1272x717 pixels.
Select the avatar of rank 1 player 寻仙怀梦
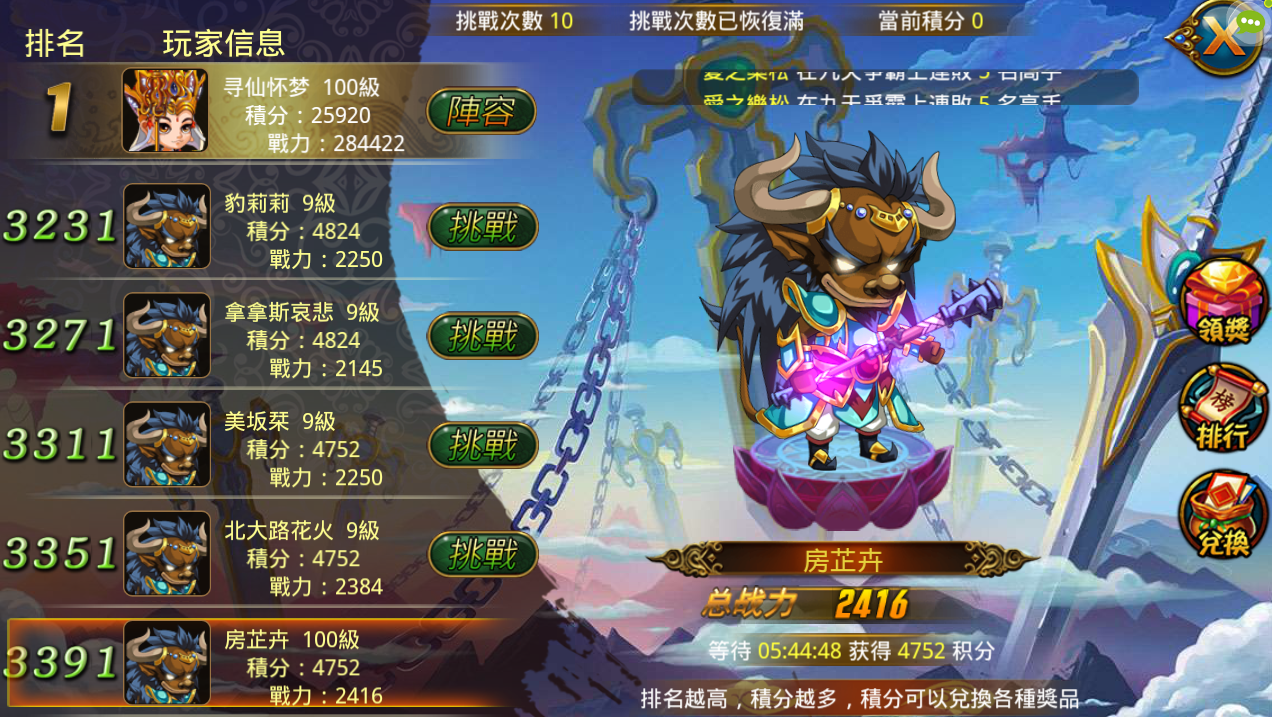[x=165, y=110]
